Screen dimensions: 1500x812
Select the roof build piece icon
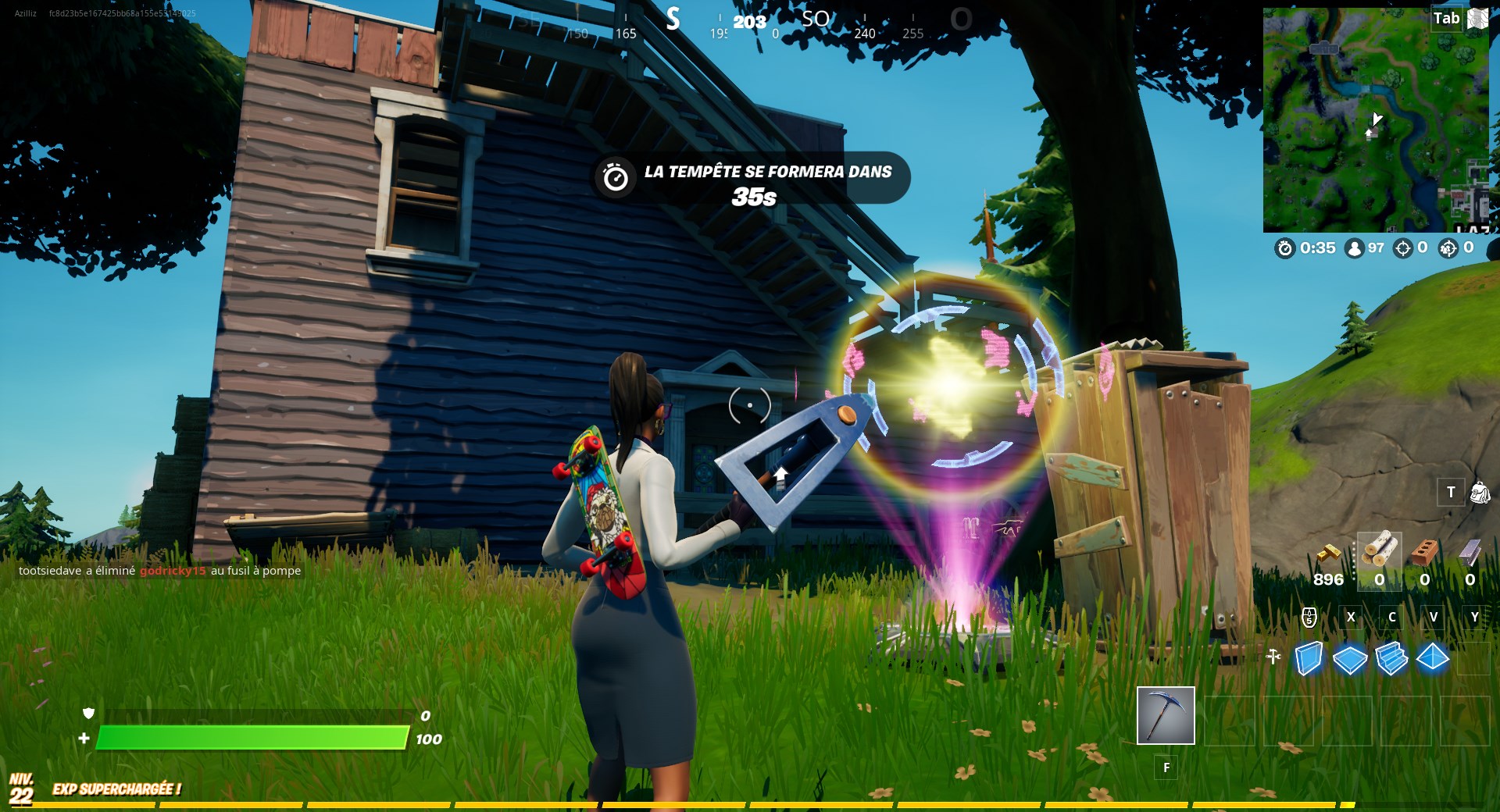1433,657
